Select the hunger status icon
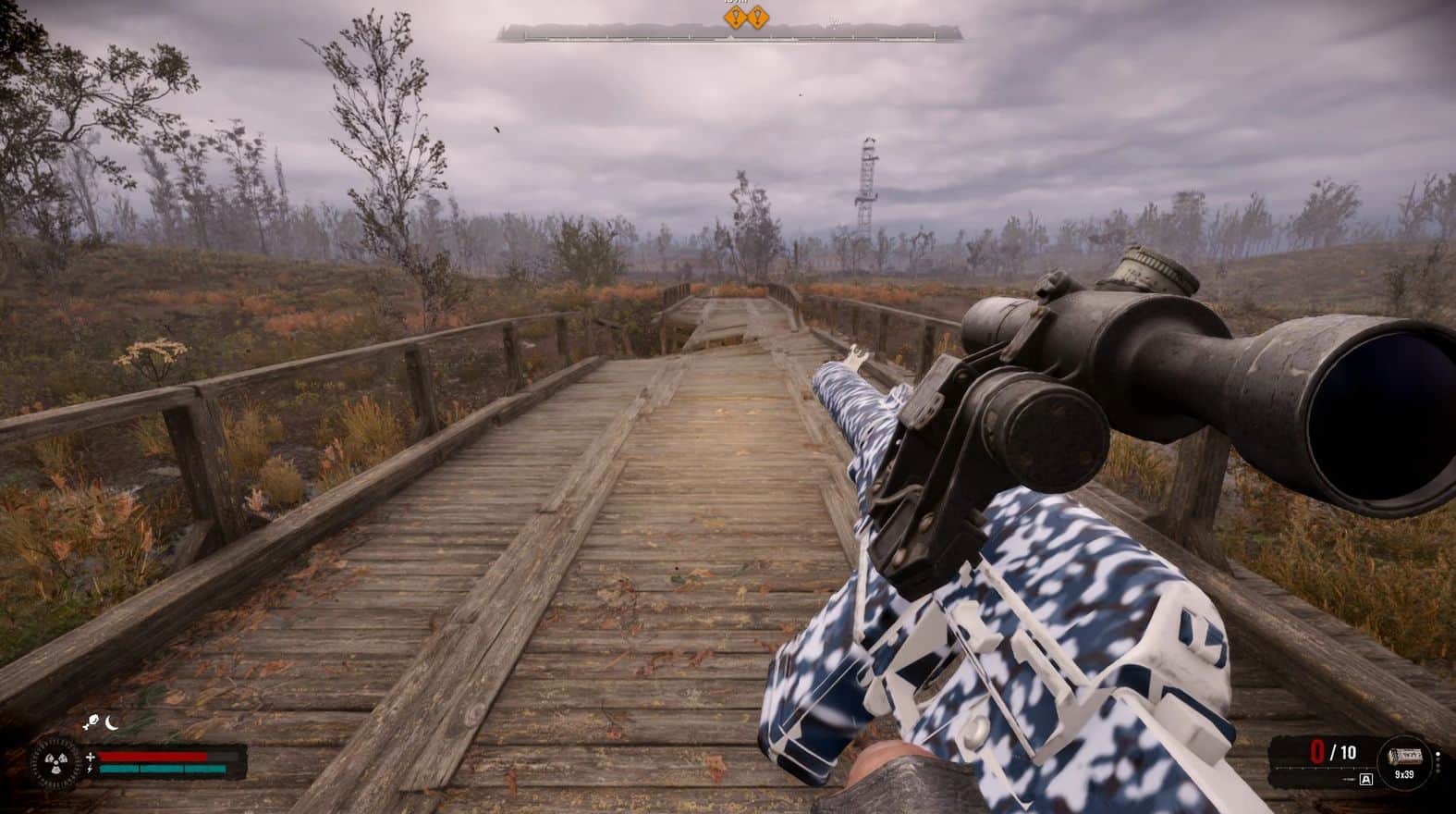1456x814 pixels. pos(92,723)
